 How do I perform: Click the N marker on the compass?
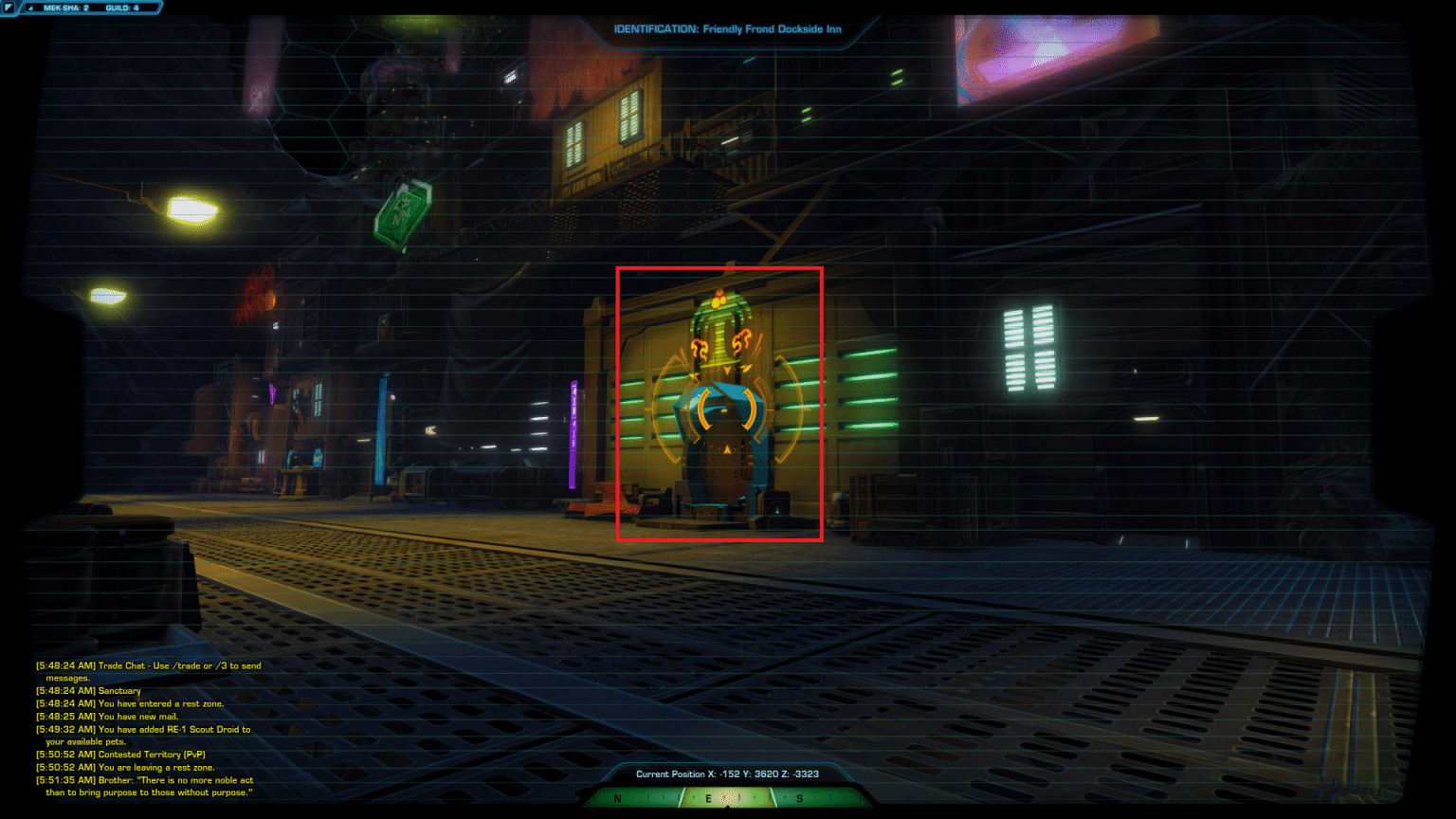pos(616,798)
